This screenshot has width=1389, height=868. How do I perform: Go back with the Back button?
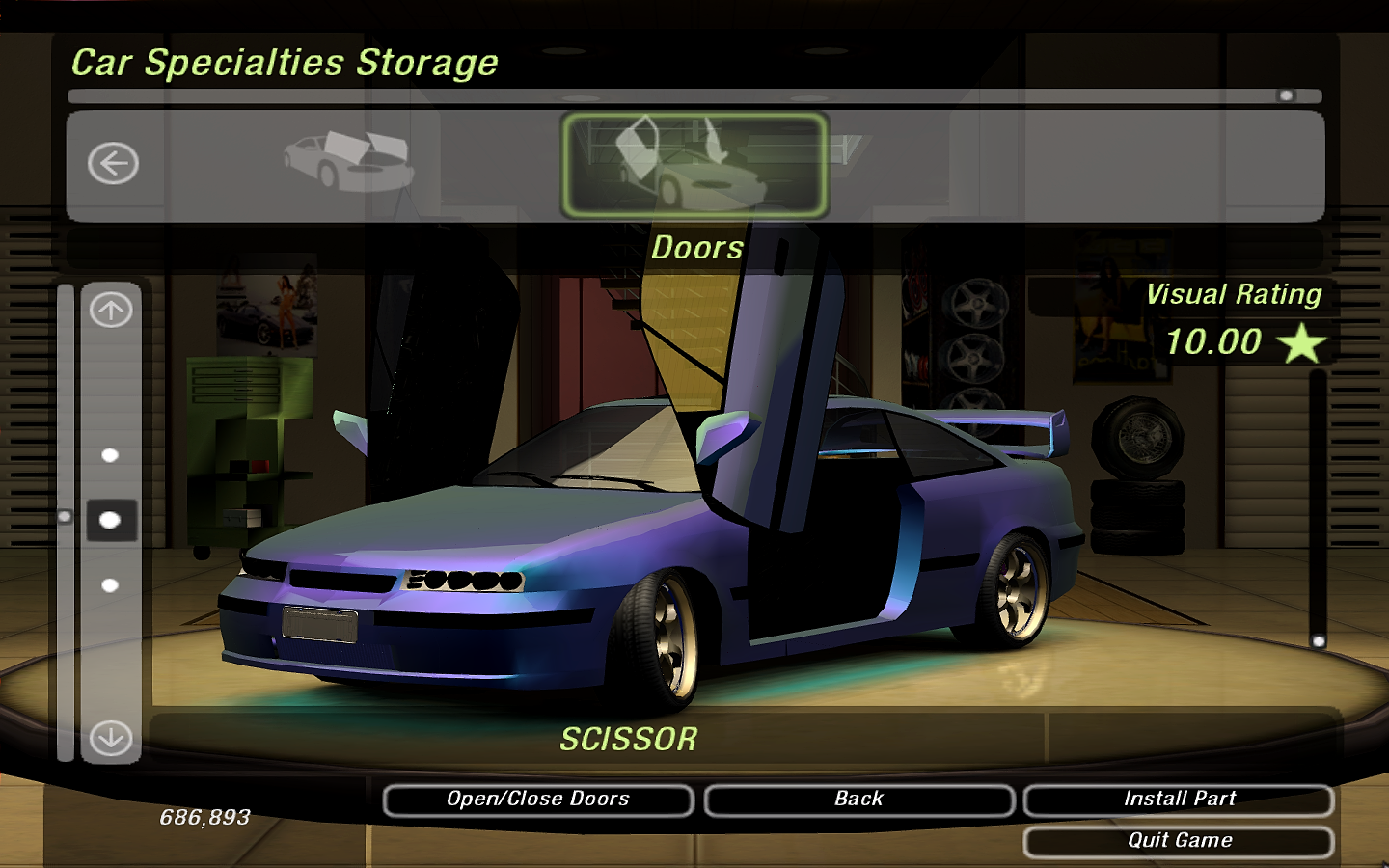coord(858,800)
